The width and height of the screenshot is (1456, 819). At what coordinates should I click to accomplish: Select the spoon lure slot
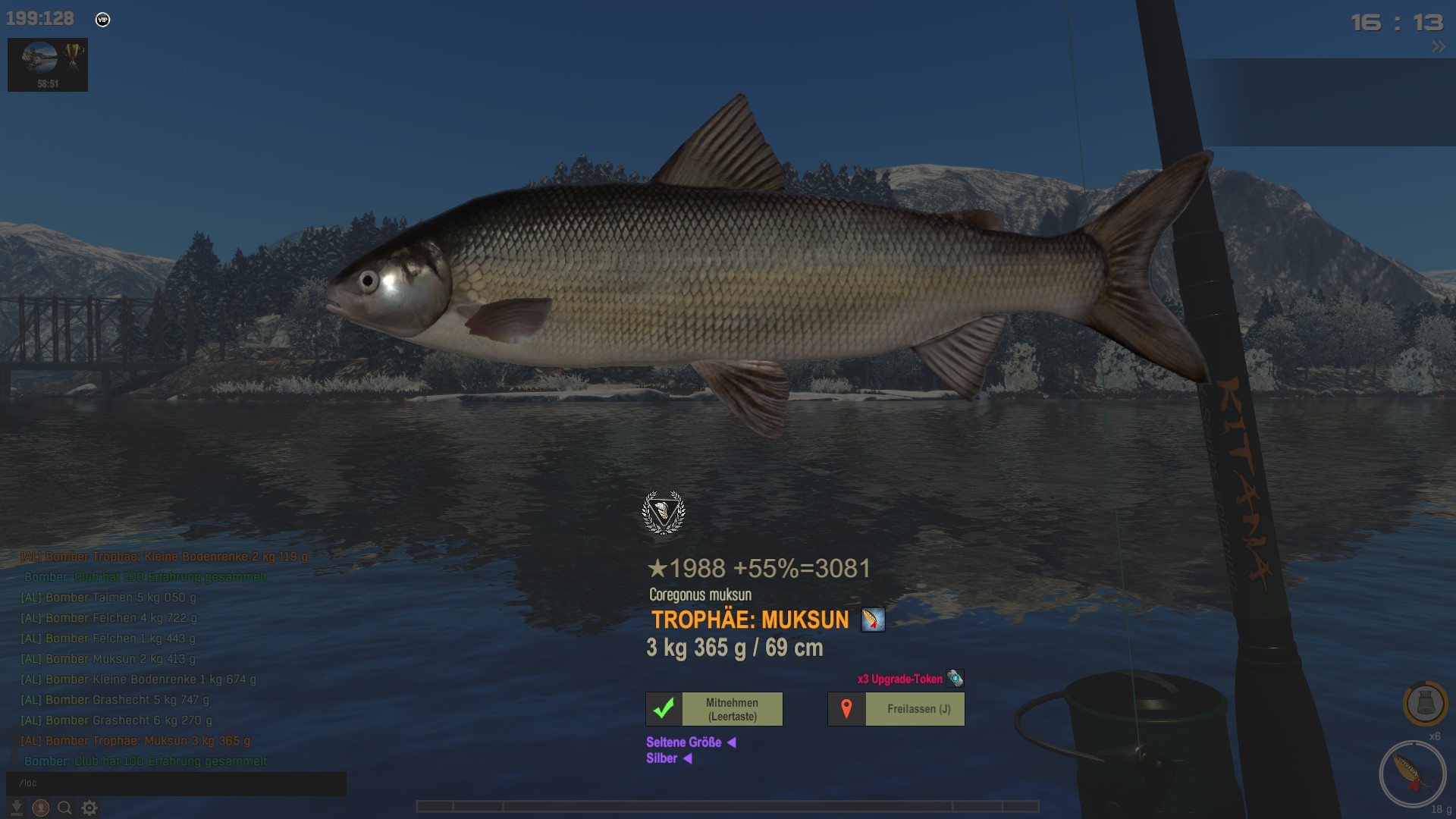1412,773
